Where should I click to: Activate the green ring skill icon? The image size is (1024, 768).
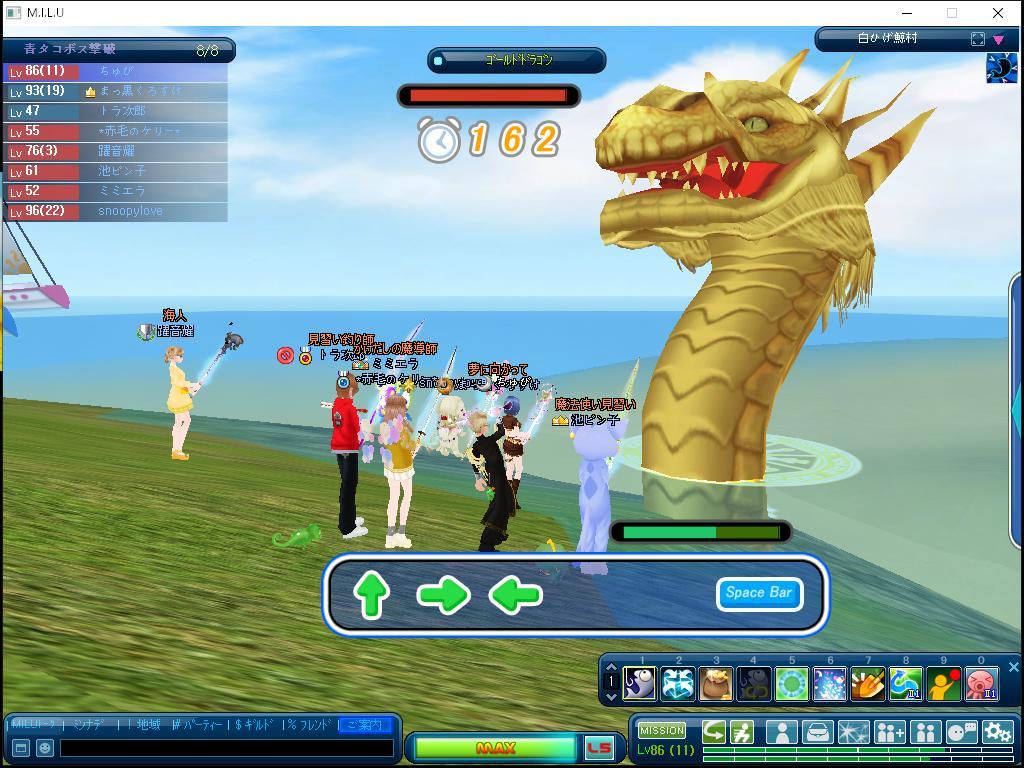click(x=791, y=684)
